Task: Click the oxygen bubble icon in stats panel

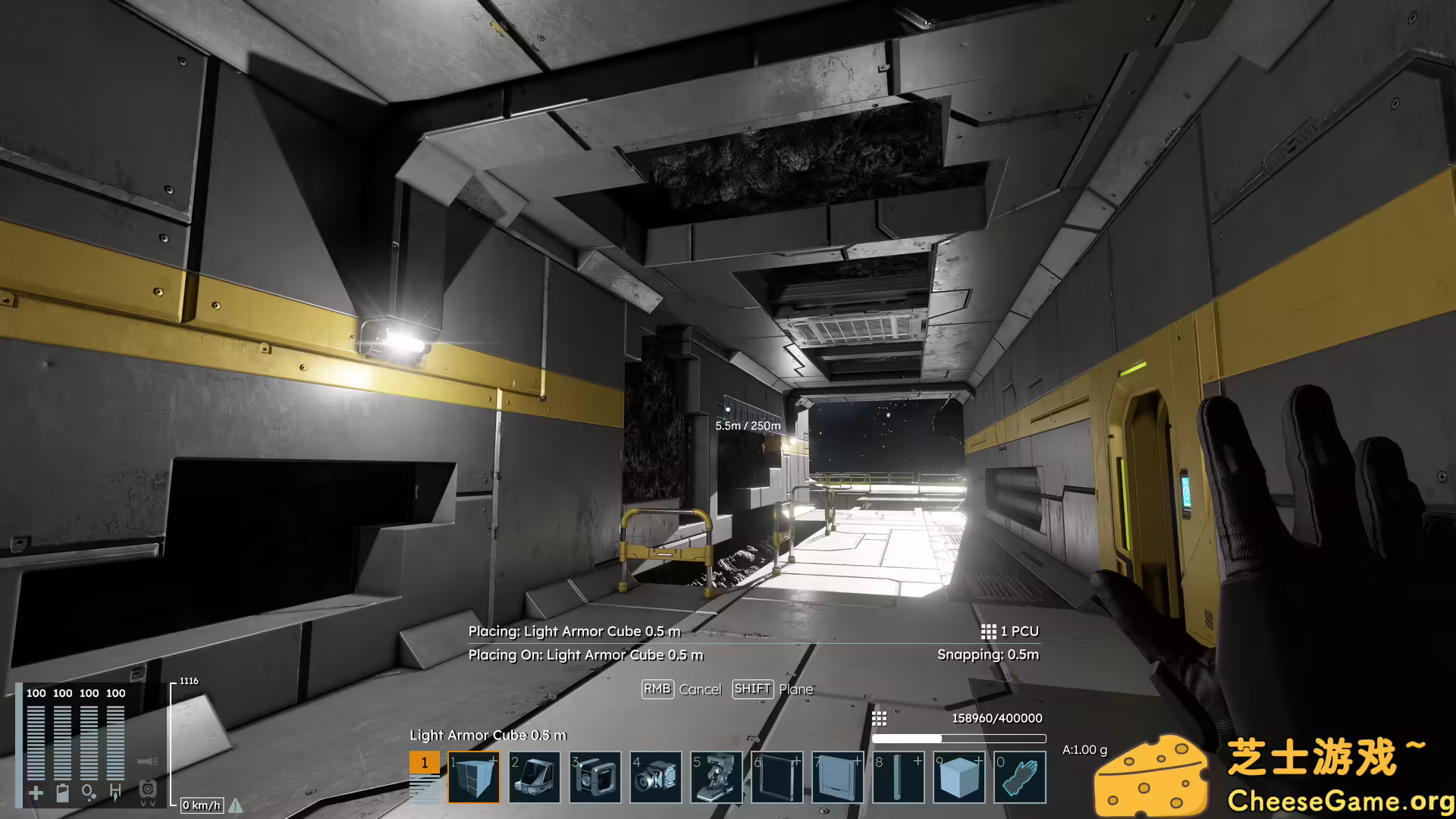Action: (x=89, y=792)
